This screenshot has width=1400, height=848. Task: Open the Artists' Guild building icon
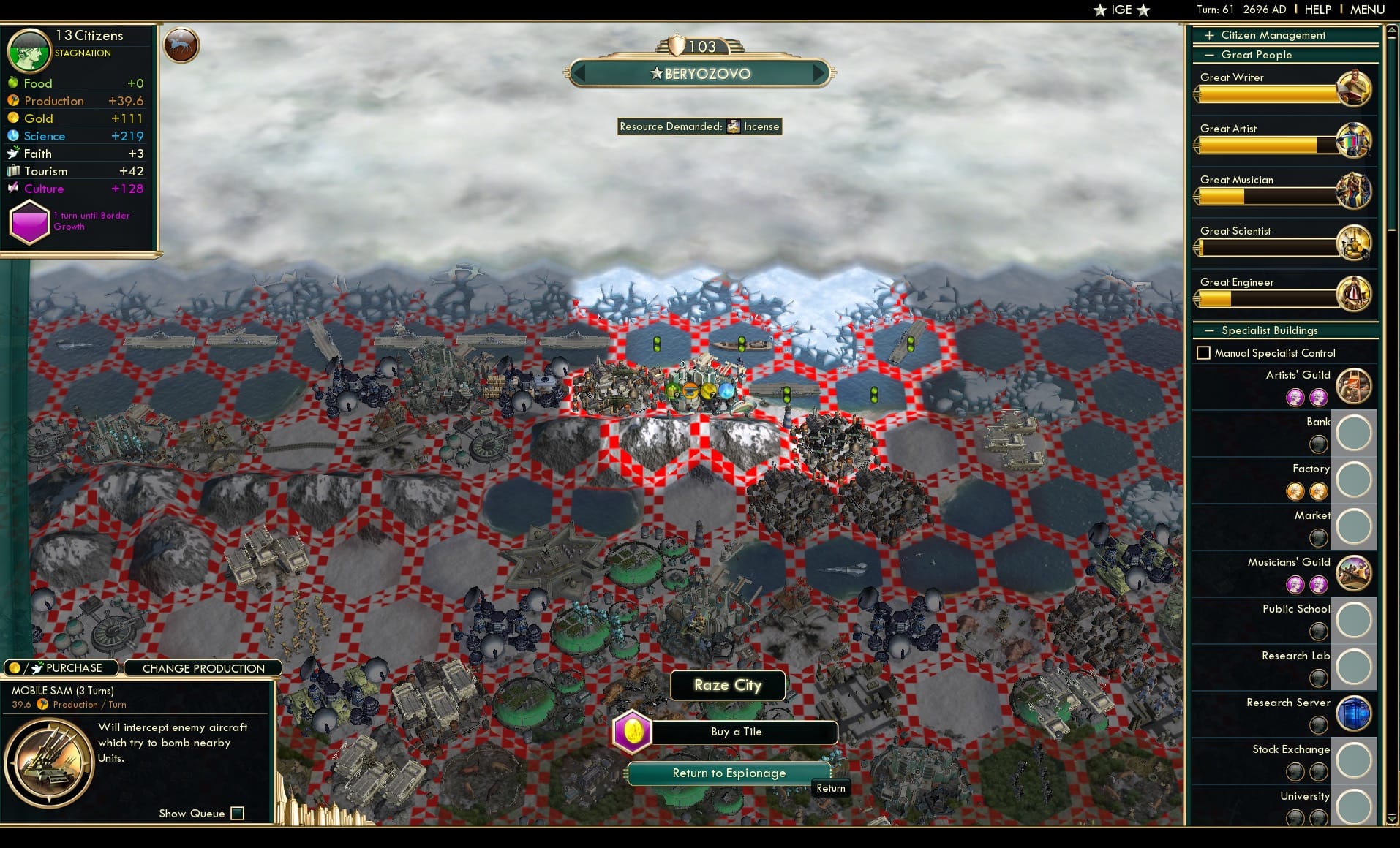click(1354, 386)
